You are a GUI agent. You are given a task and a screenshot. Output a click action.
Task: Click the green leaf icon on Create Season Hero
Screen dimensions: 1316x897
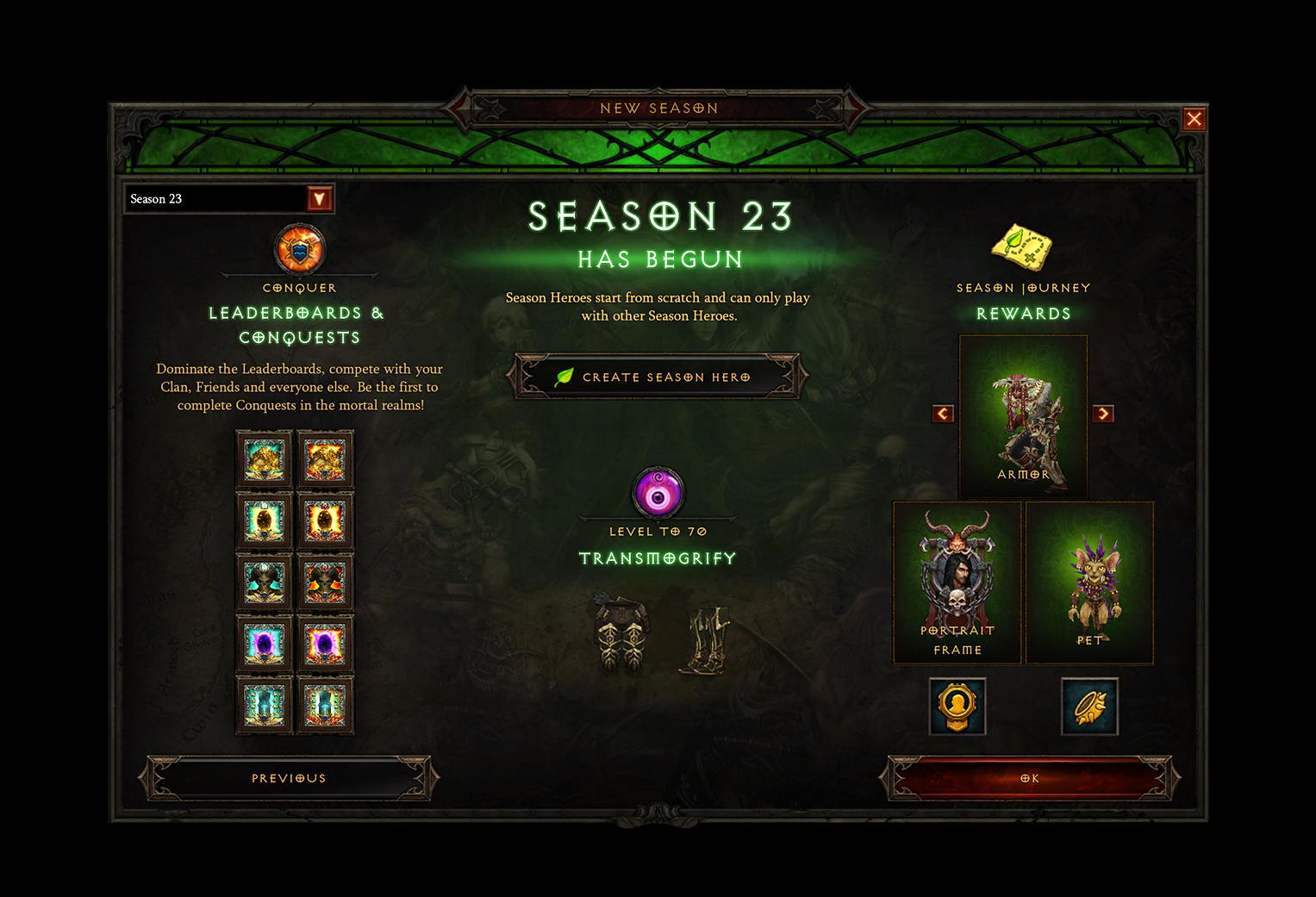[566, 376]
